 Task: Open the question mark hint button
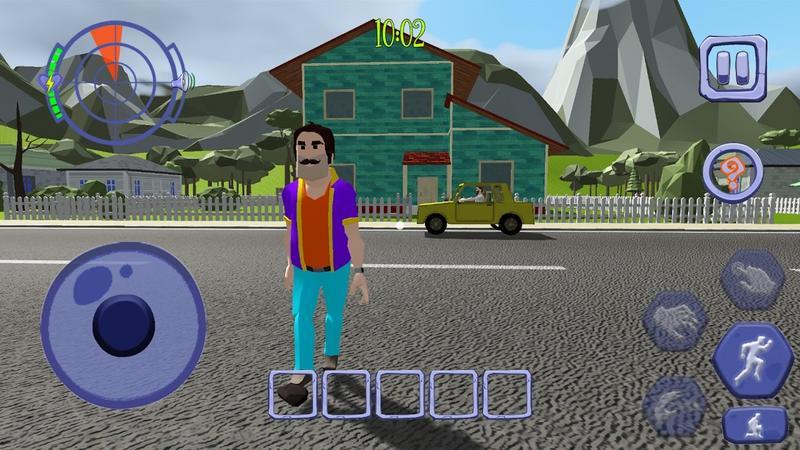[x=734, y=170]
